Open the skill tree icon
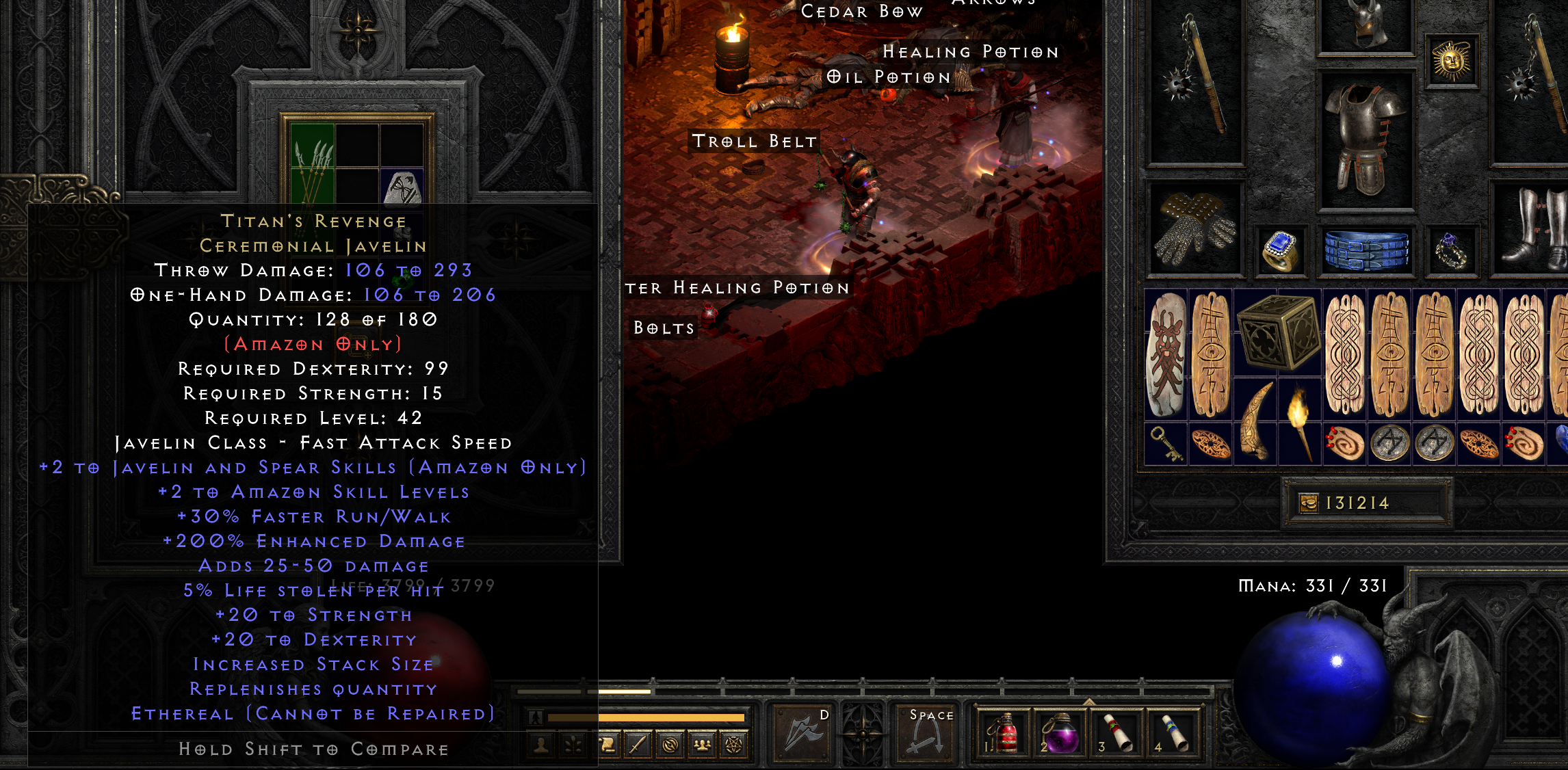The width and height of the screenshot is (1568, 770). (x=573, y=745)
